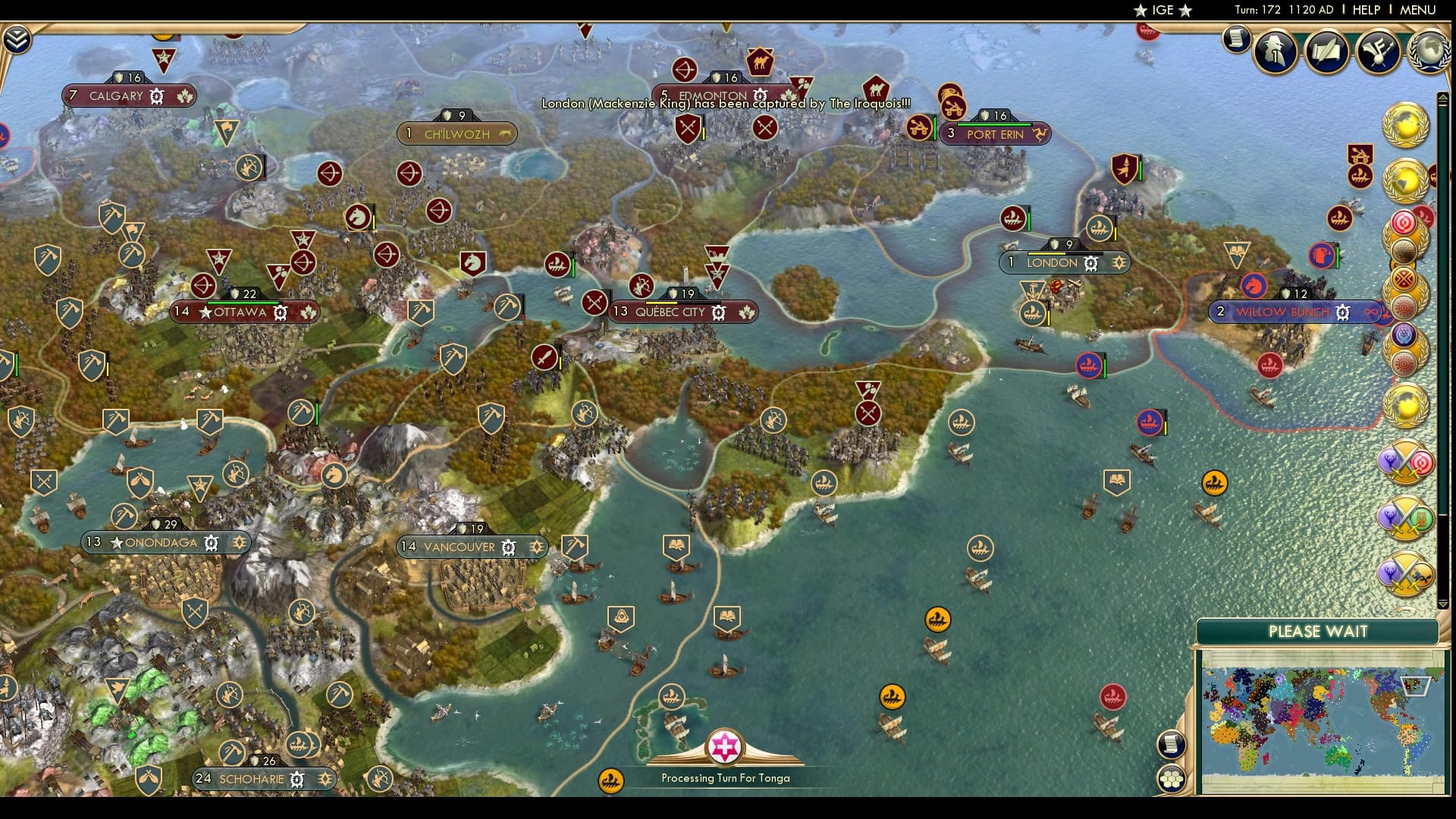Click the green up arrow atop the notification scrollbar
1456x819 pixels.
click(x=1442, y=96)
